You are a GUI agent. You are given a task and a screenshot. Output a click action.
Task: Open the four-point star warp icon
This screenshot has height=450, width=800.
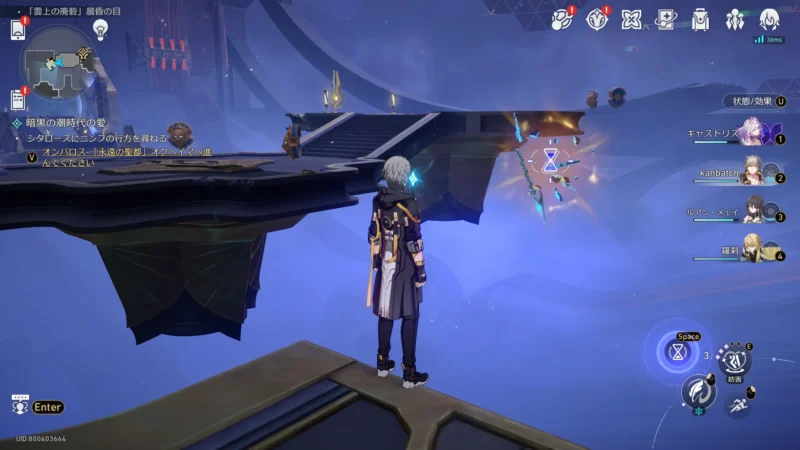point(631,19)
